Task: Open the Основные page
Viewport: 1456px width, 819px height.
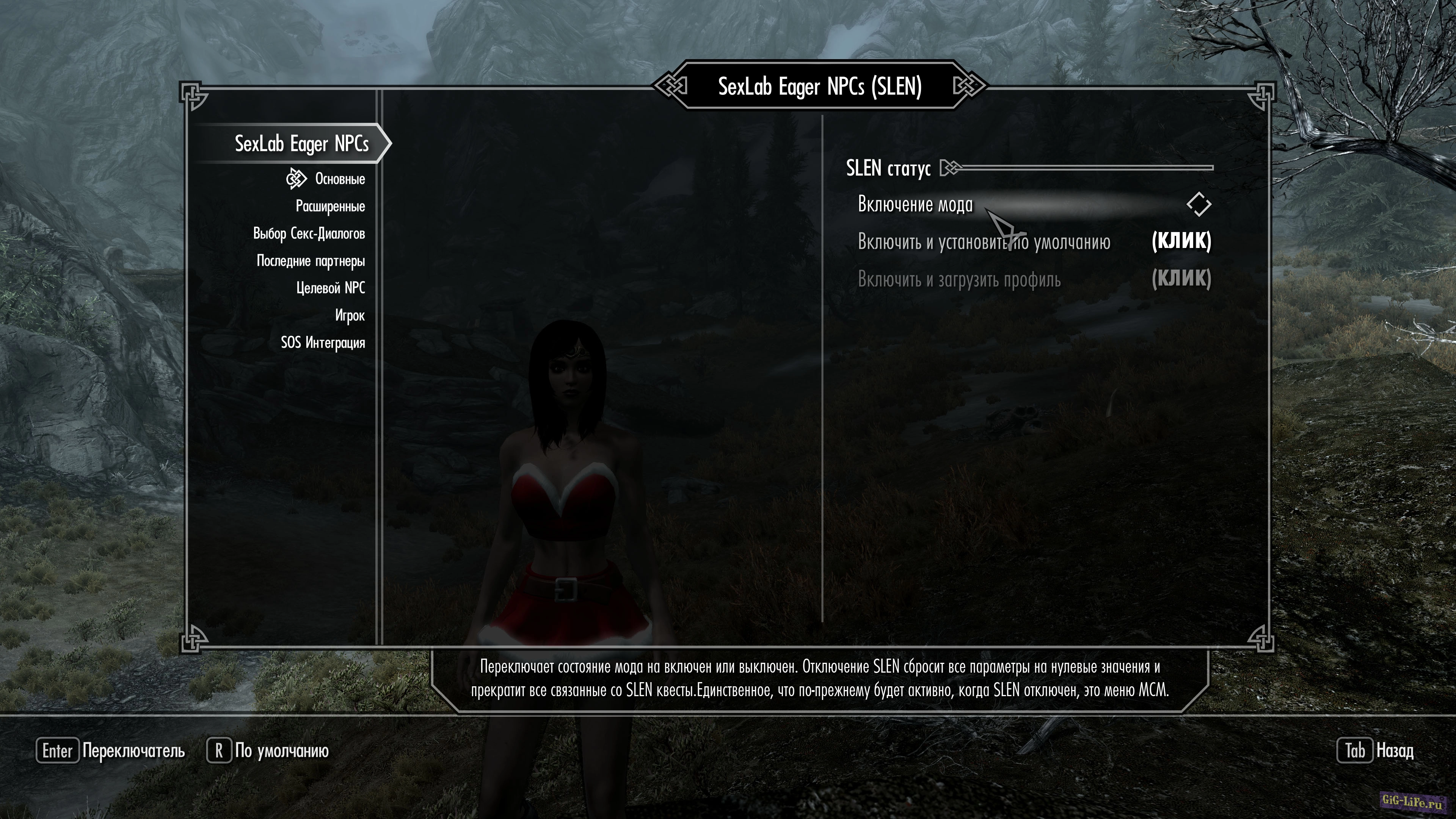Action: tap(339, 179)
